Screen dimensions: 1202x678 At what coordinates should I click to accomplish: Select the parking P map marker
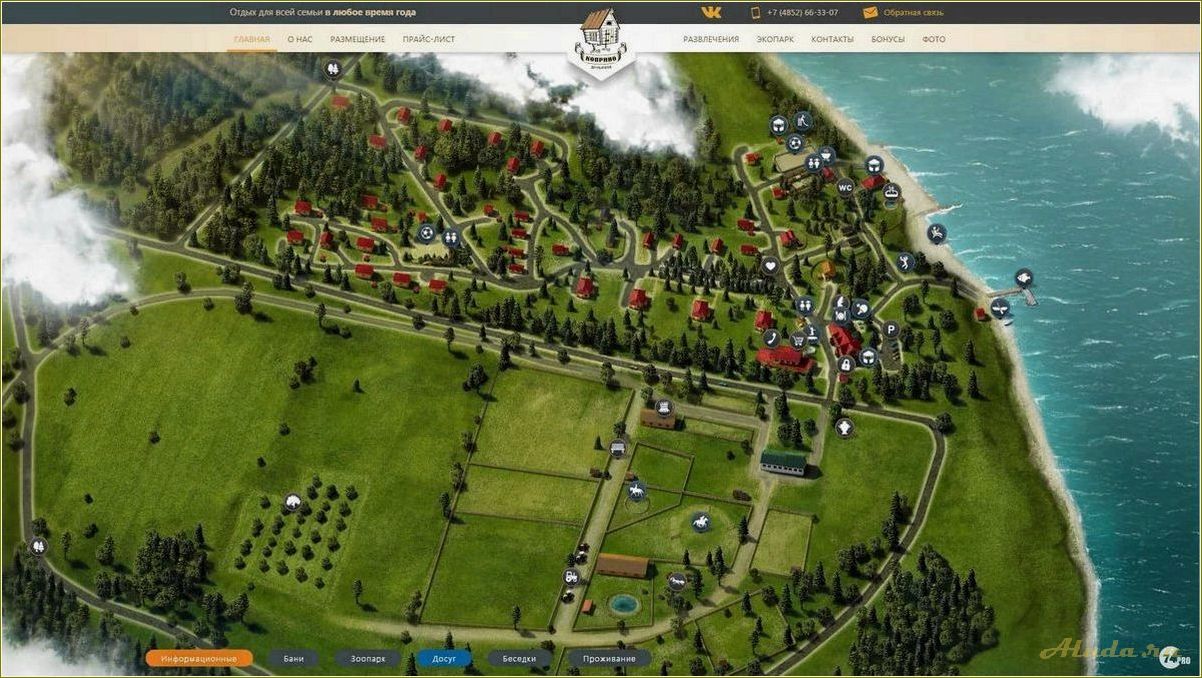(890, 329)
